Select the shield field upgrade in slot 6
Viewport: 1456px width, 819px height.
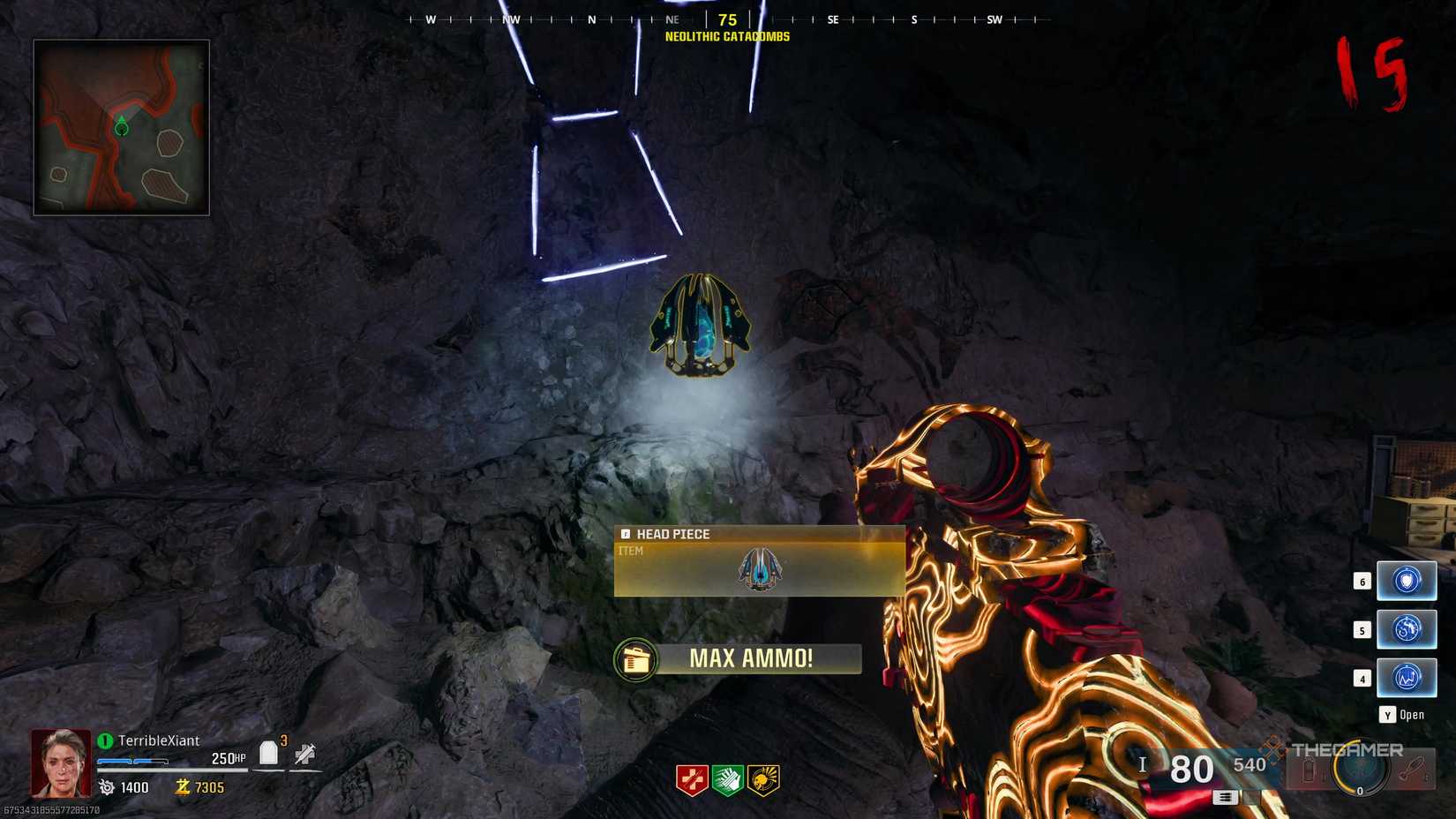(x=1407, y=582)
